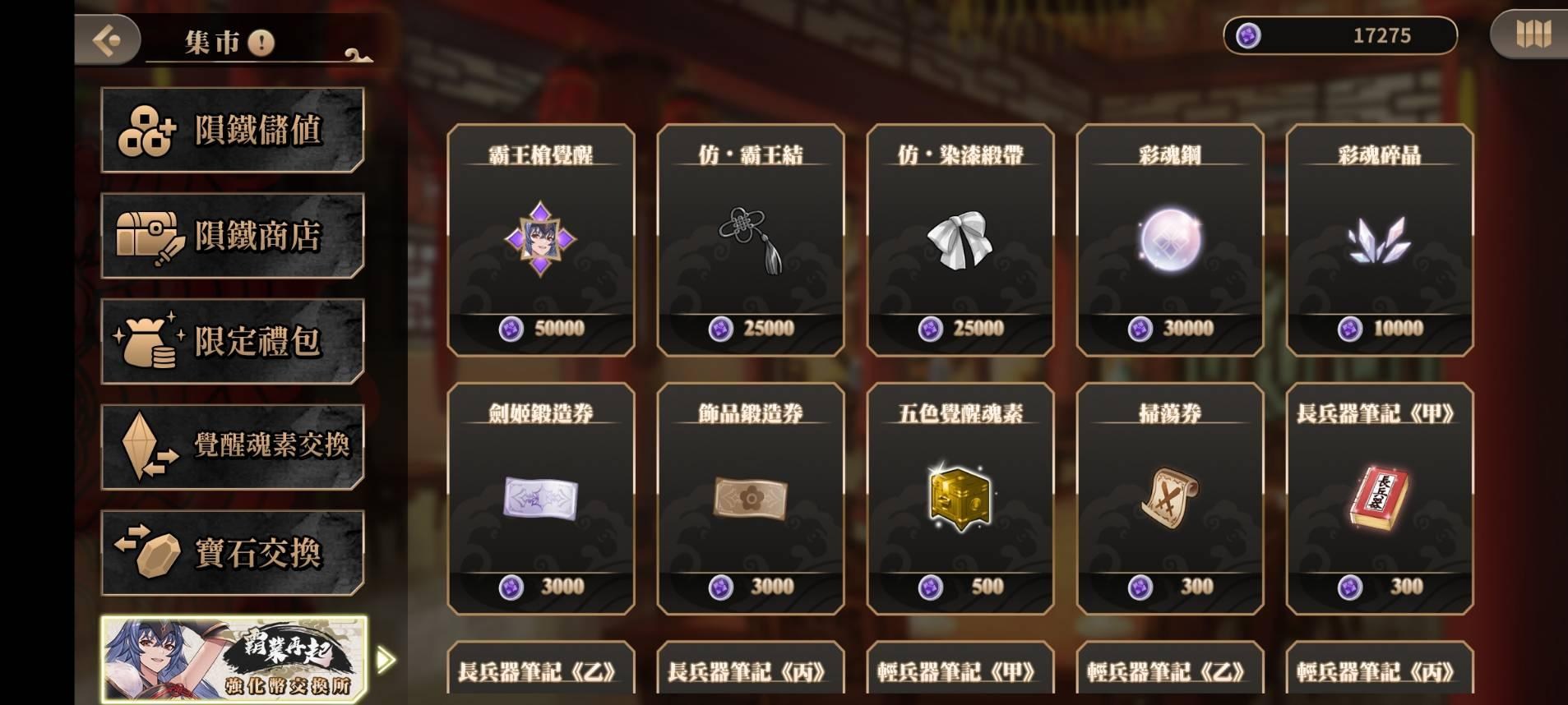Open the 霸業再起 強化幣交換所 banner

(x=233, y=657)
